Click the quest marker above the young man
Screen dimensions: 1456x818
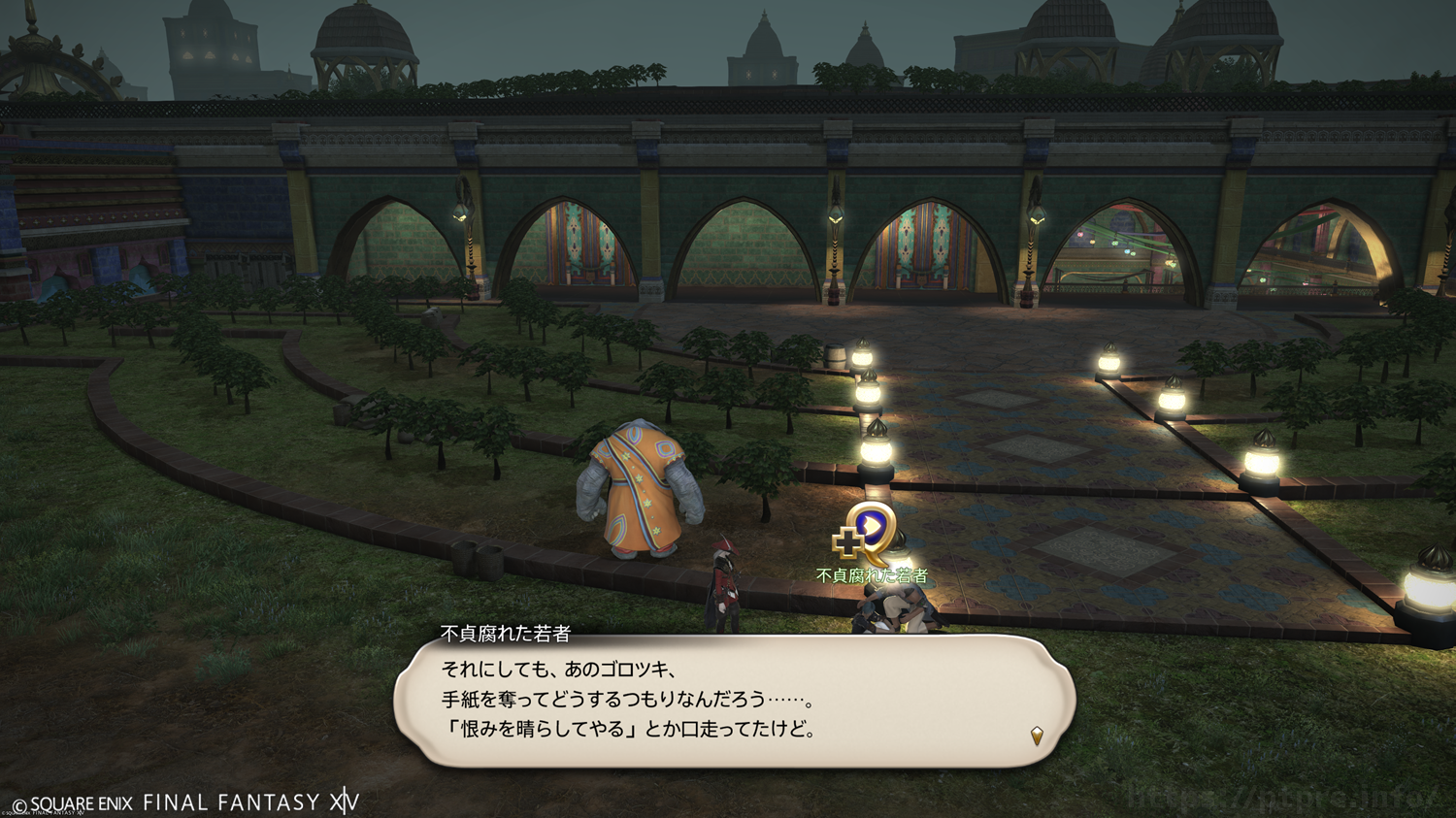(x=868, y=532)
